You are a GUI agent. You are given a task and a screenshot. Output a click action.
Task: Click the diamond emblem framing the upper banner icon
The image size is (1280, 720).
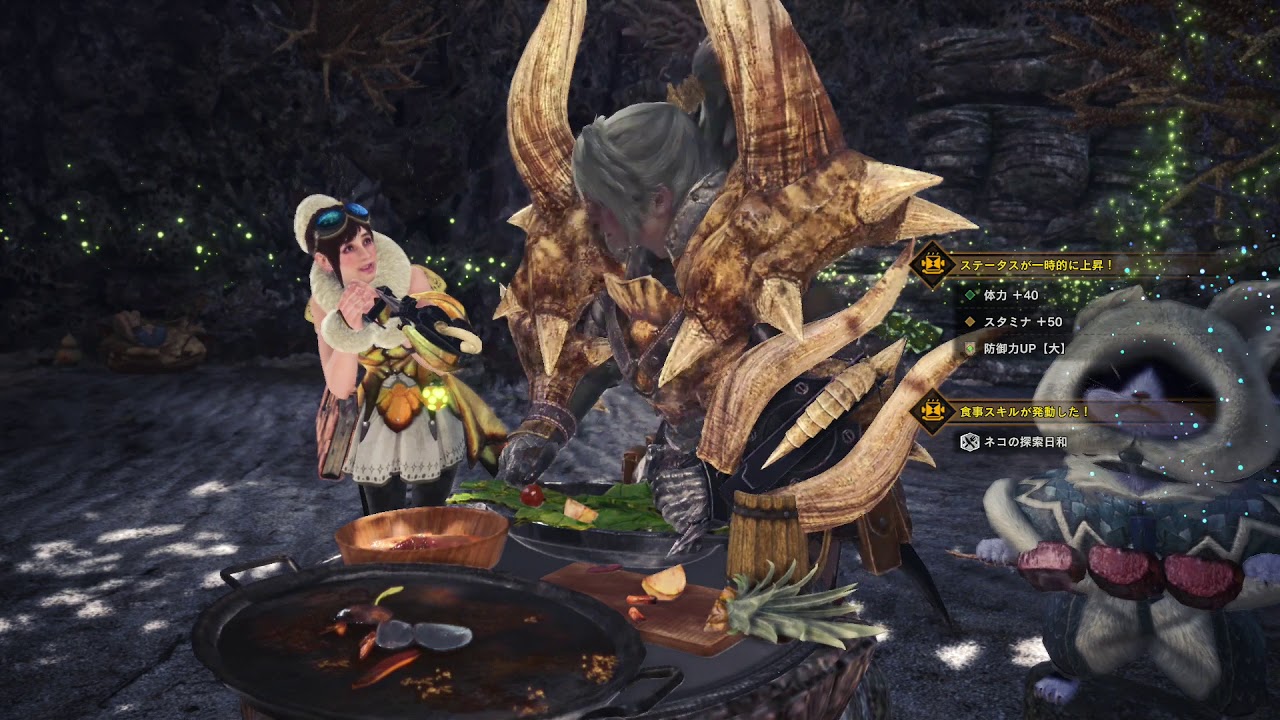(x=932, y=263)
